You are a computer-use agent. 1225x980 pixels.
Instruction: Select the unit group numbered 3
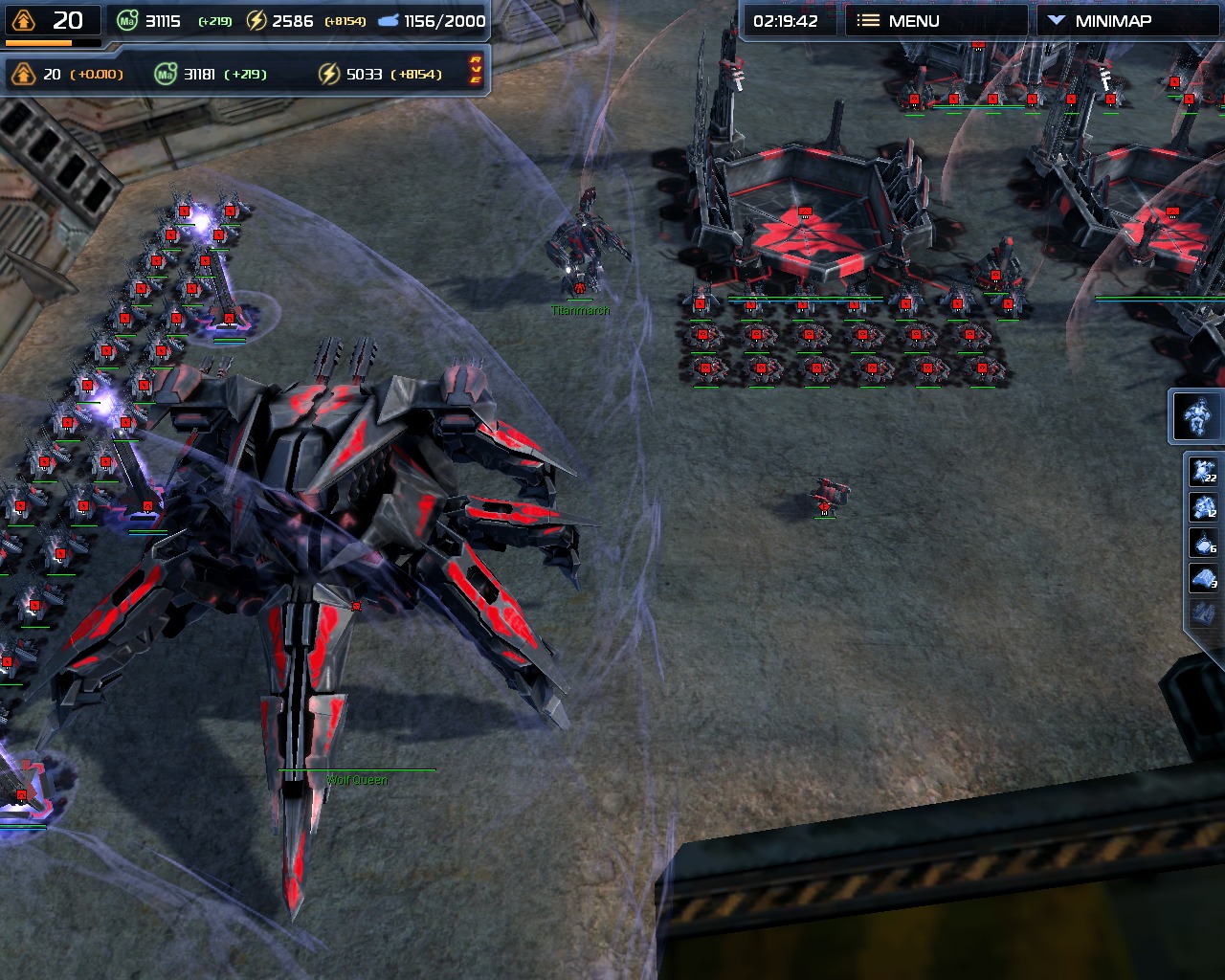point(1204,578)
